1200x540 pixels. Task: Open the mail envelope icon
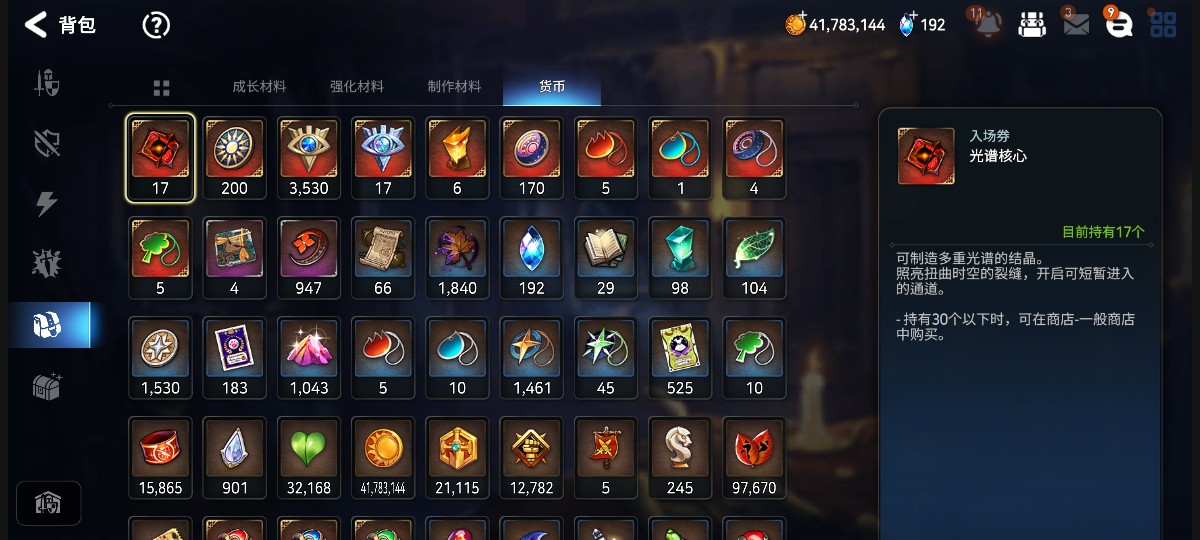pyautogui.click(x=1076, y=25)
